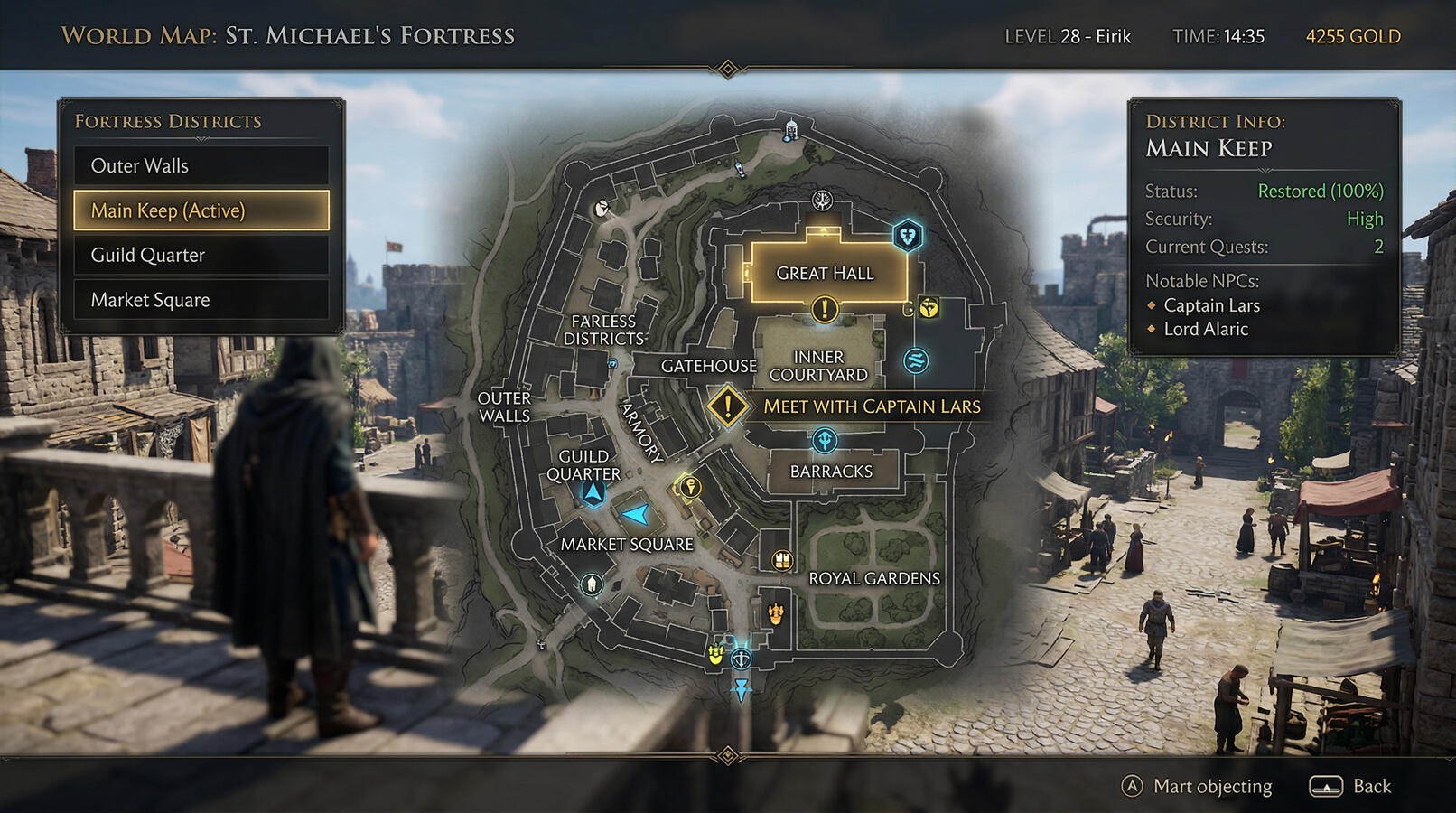Select the armor shop marker near Royal Gardens
Screen dimensions: 1456x813
pos(782,561)
